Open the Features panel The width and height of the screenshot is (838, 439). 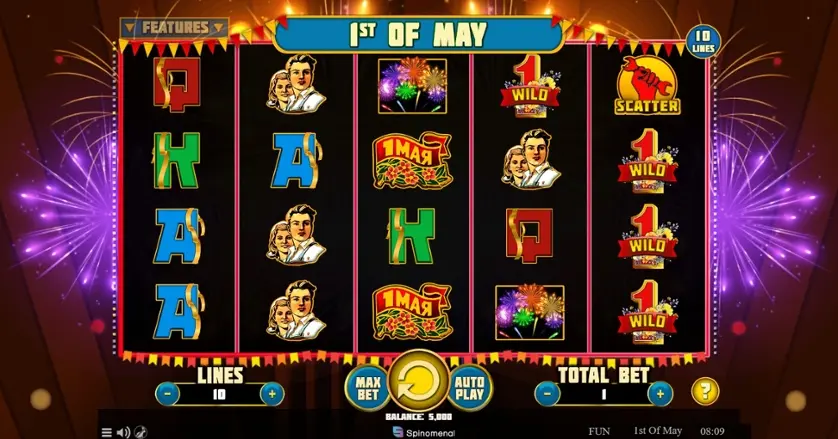[x=175, y=28]
